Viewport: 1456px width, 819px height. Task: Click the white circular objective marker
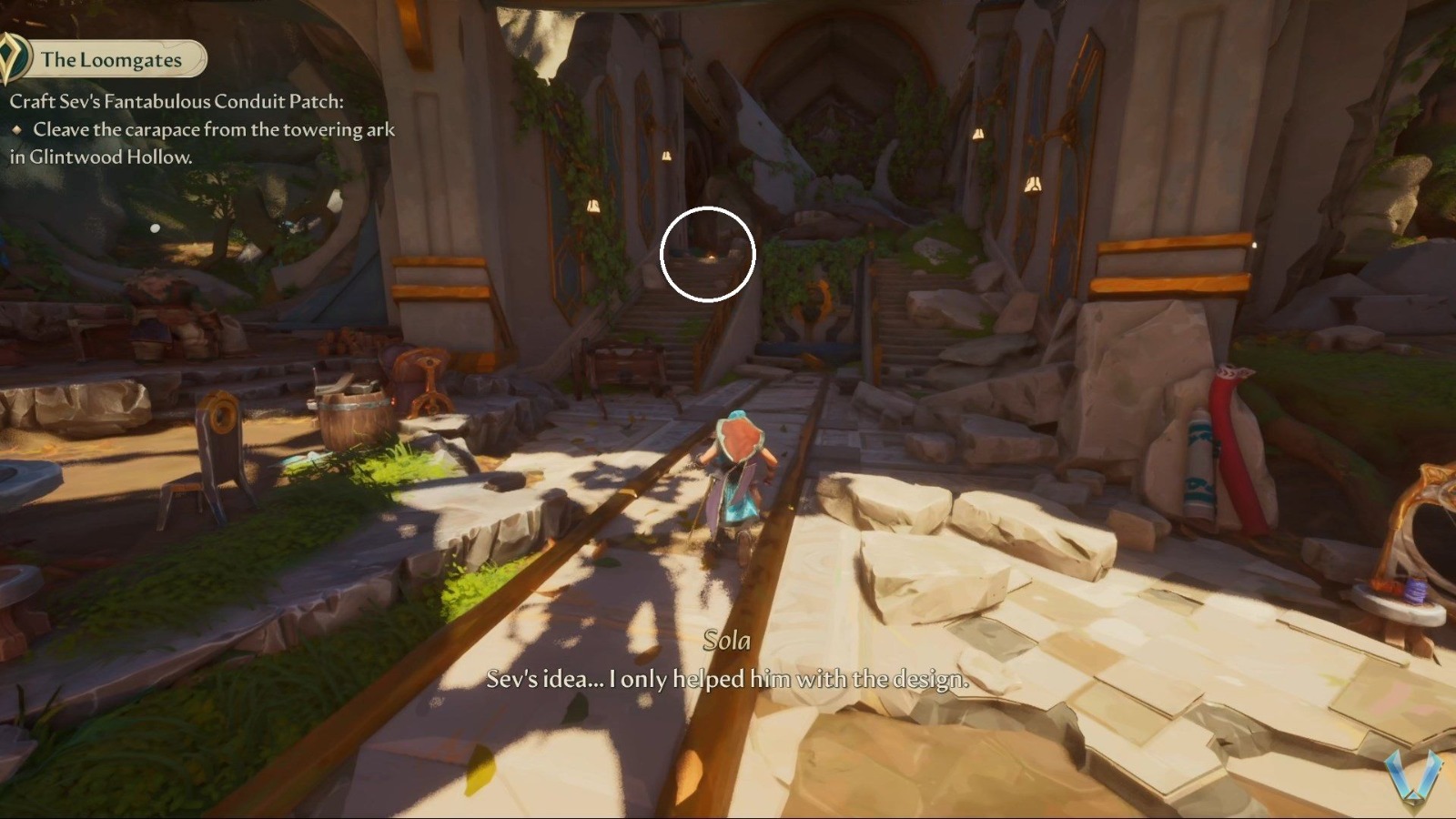(x=706, y=254)
